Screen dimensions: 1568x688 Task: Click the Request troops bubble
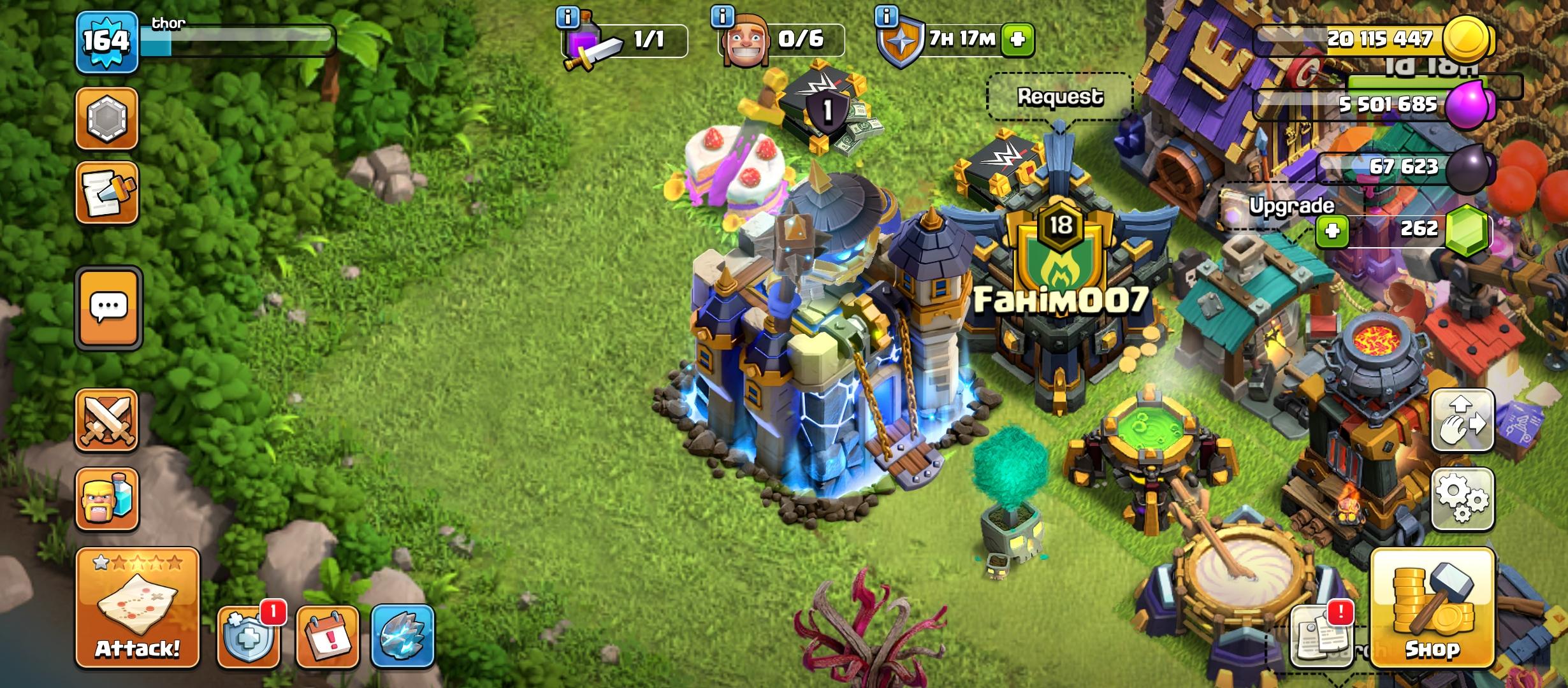tap(1059, 97)
